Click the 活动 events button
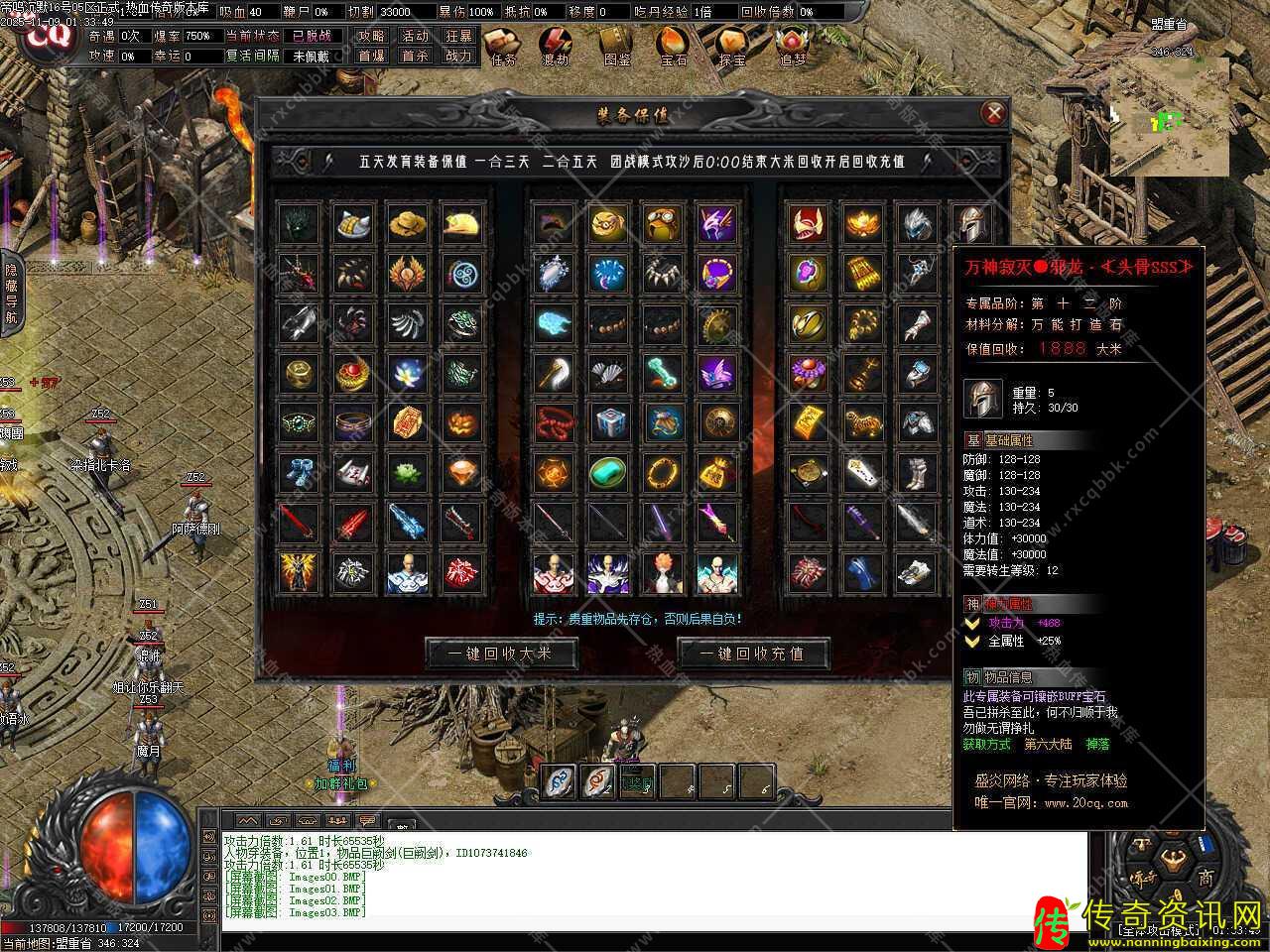The image size is (1270, 952). 415,36
